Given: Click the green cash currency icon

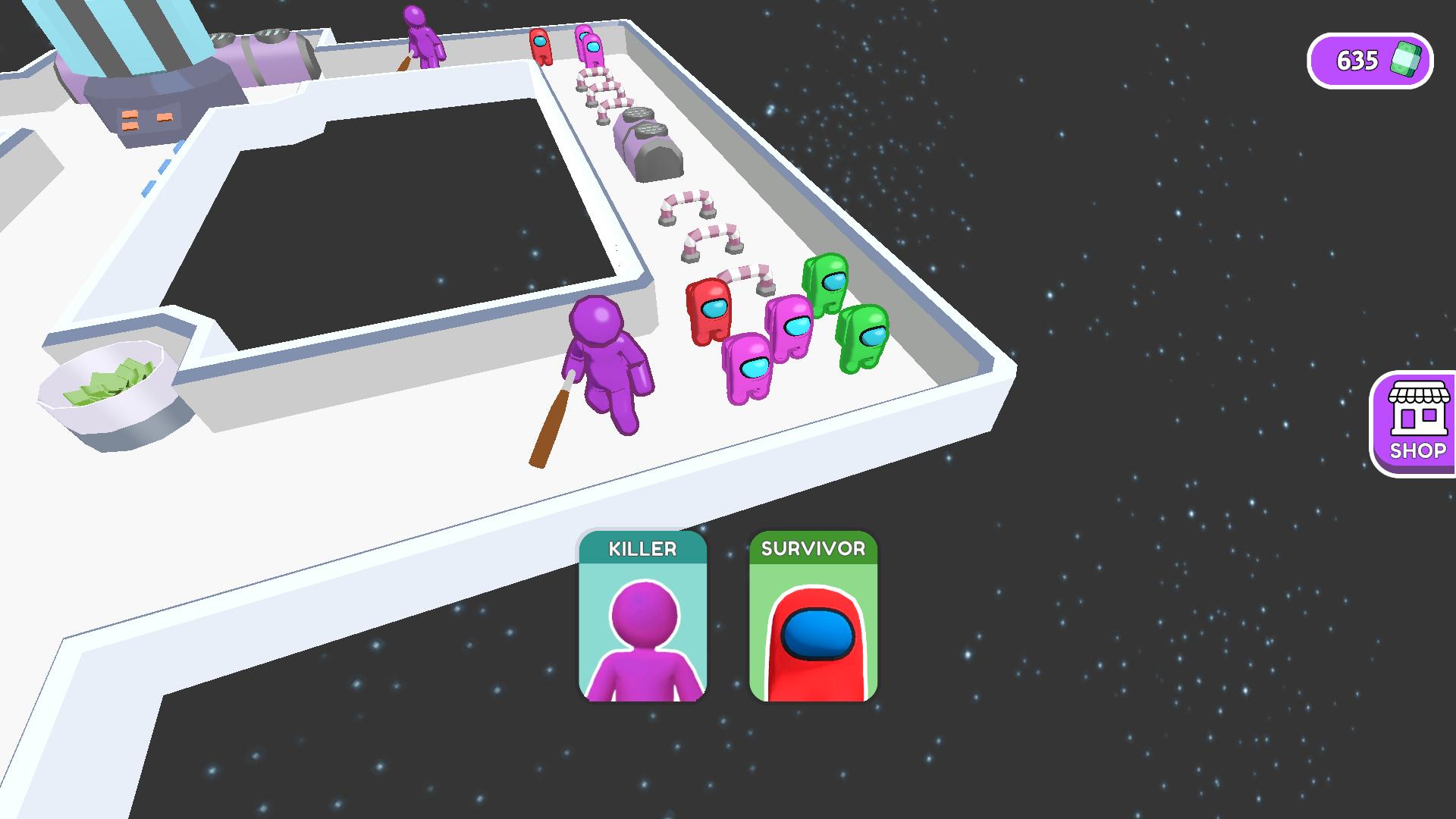Looking at the screenshot, I should tap(1404, 60).
